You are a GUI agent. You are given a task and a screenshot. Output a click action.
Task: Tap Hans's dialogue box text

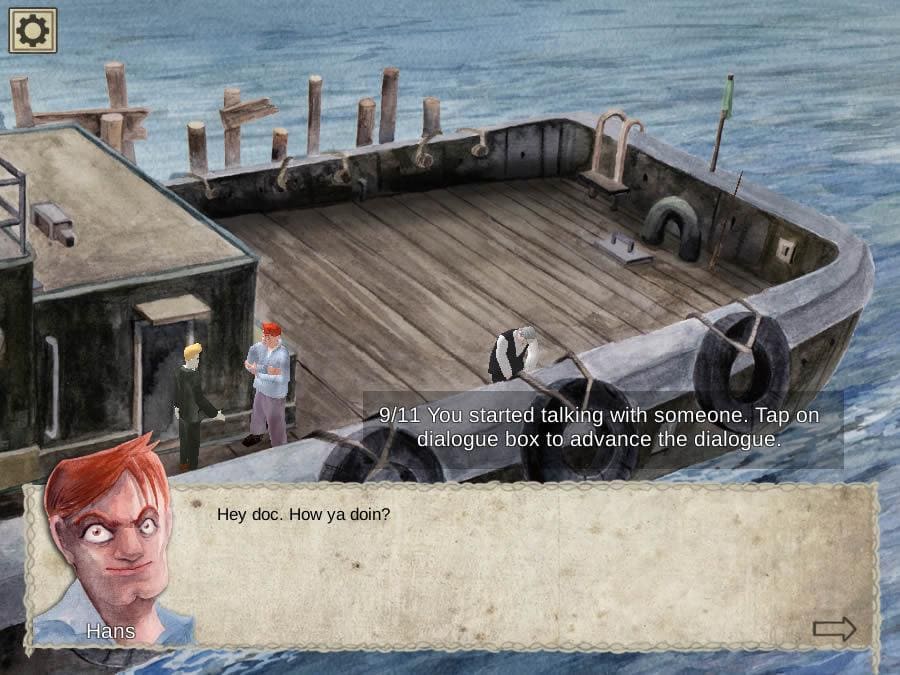pyautogui.click(x=303, y=515)
